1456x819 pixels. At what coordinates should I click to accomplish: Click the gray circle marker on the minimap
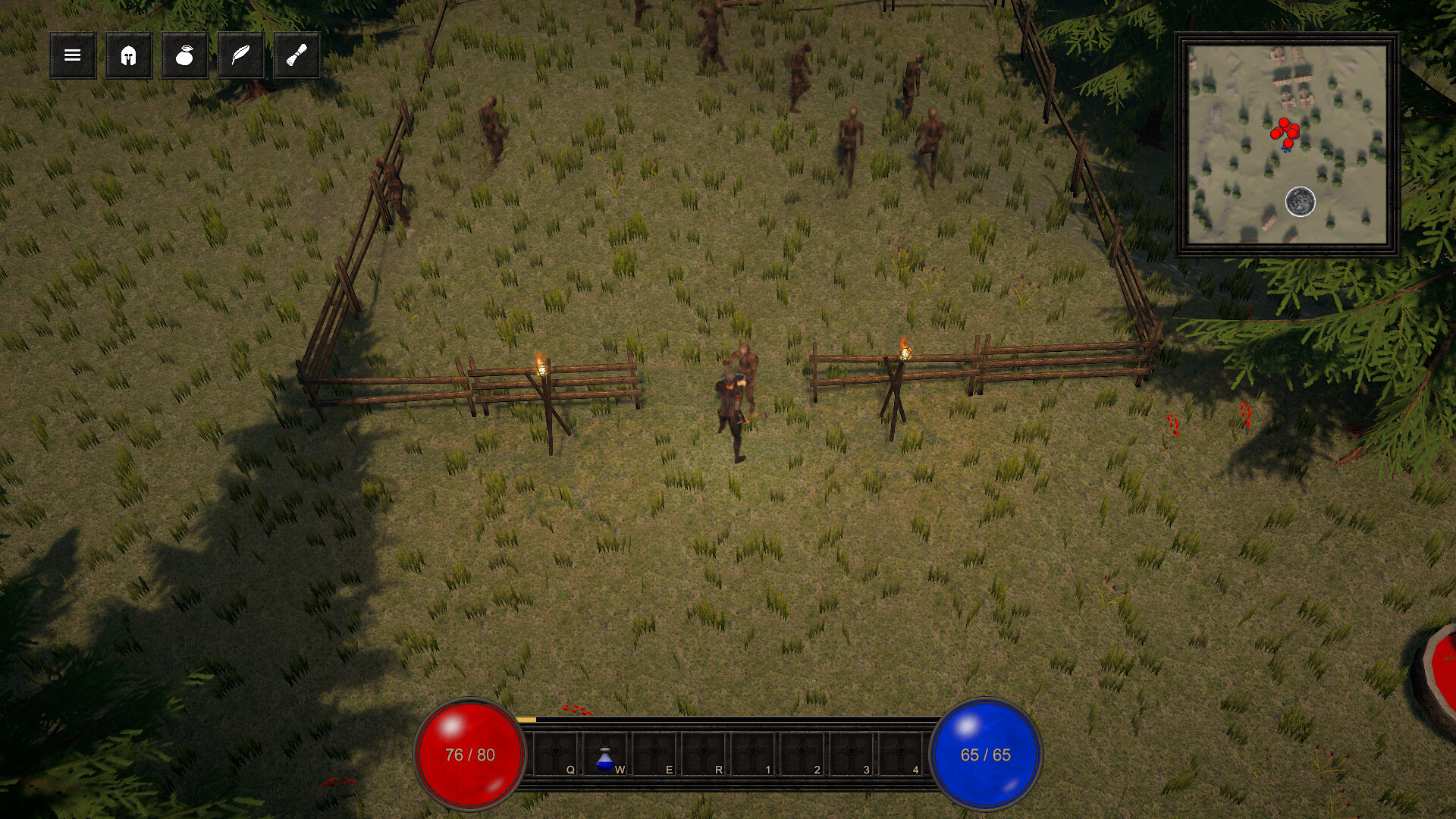(x=1299, y=202)
